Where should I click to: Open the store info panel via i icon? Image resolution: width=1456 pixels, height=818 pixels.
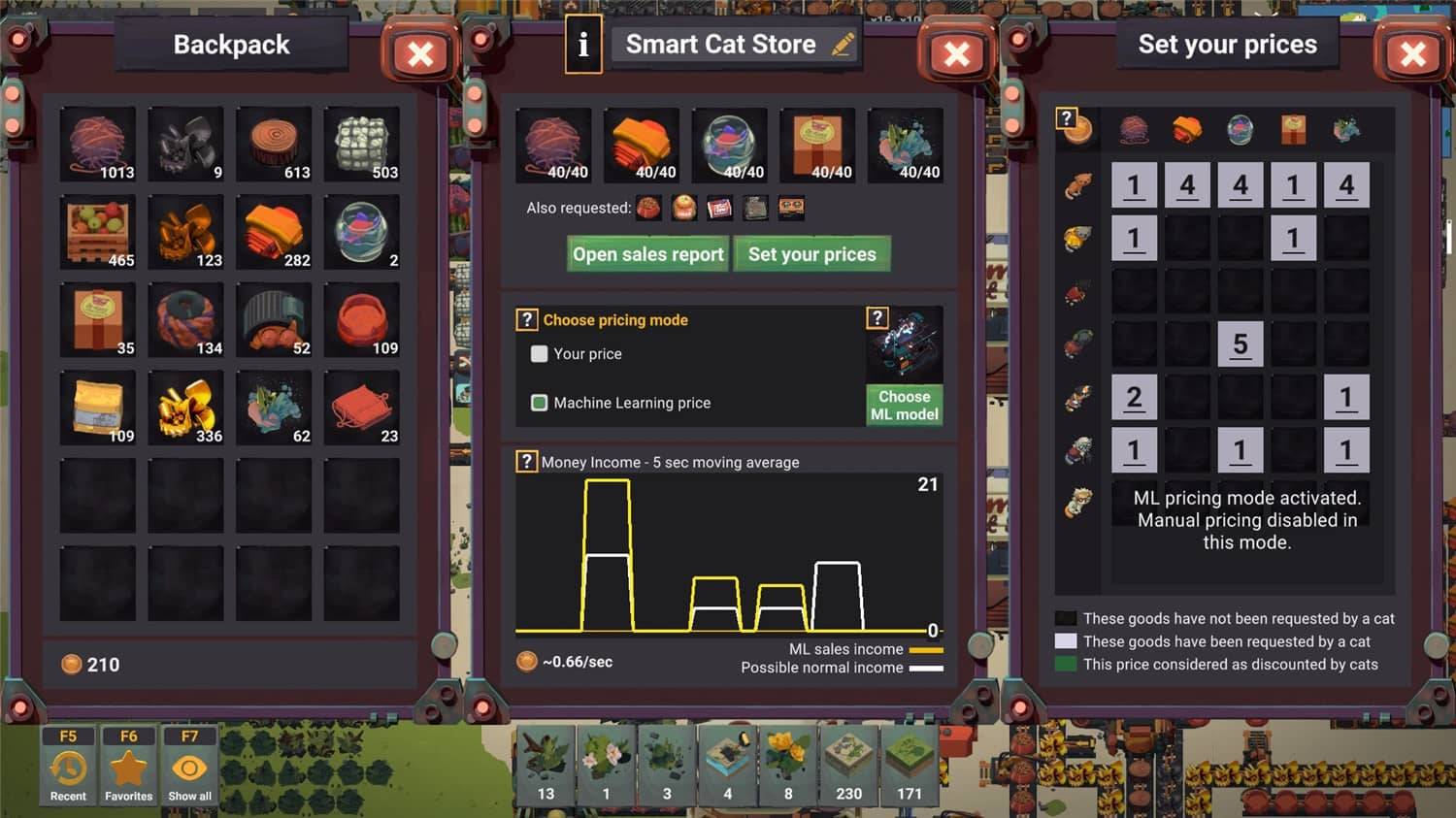(x=582, y=44)
